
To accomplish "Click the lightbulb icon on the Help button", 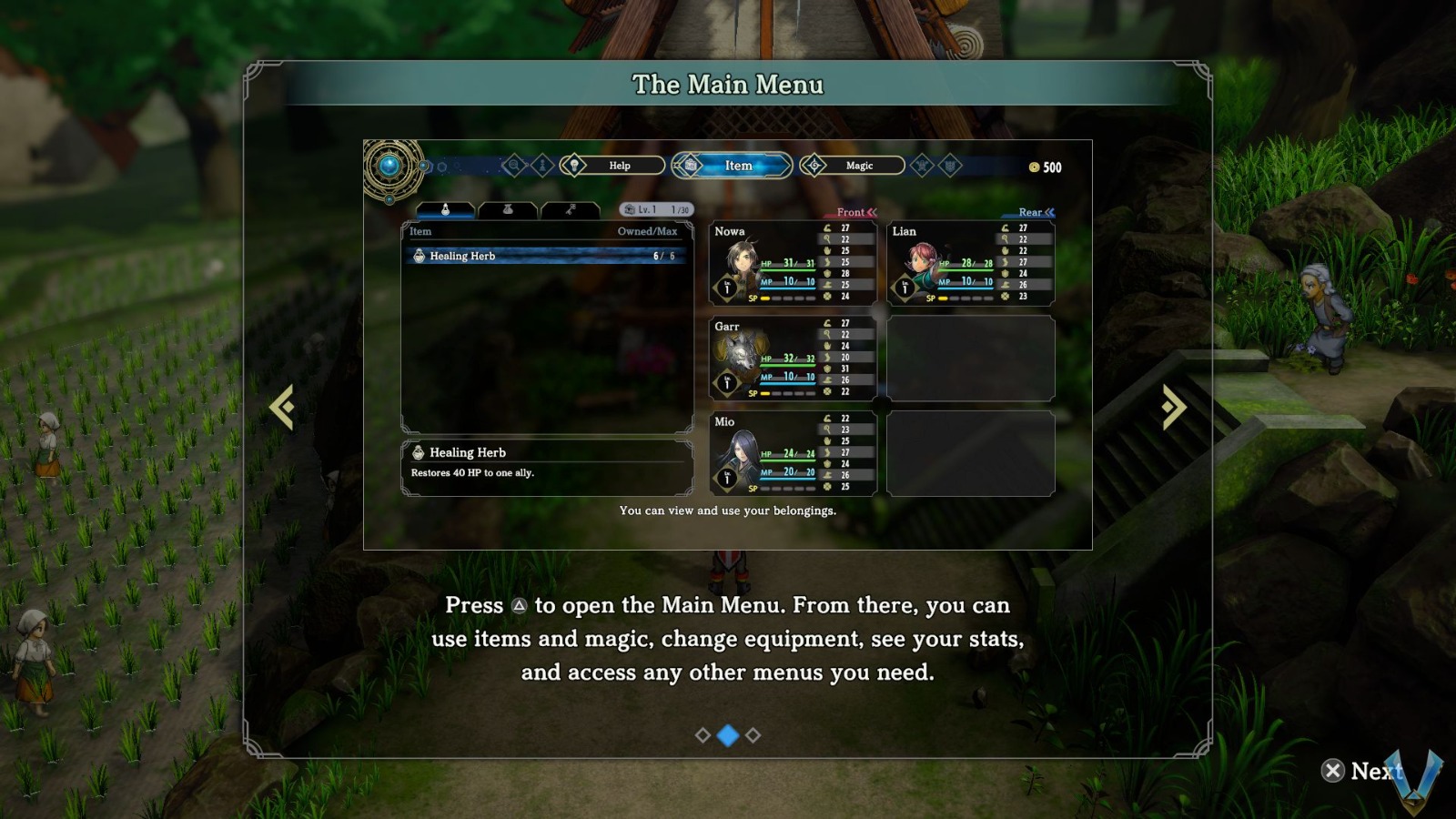I will 575,166.
